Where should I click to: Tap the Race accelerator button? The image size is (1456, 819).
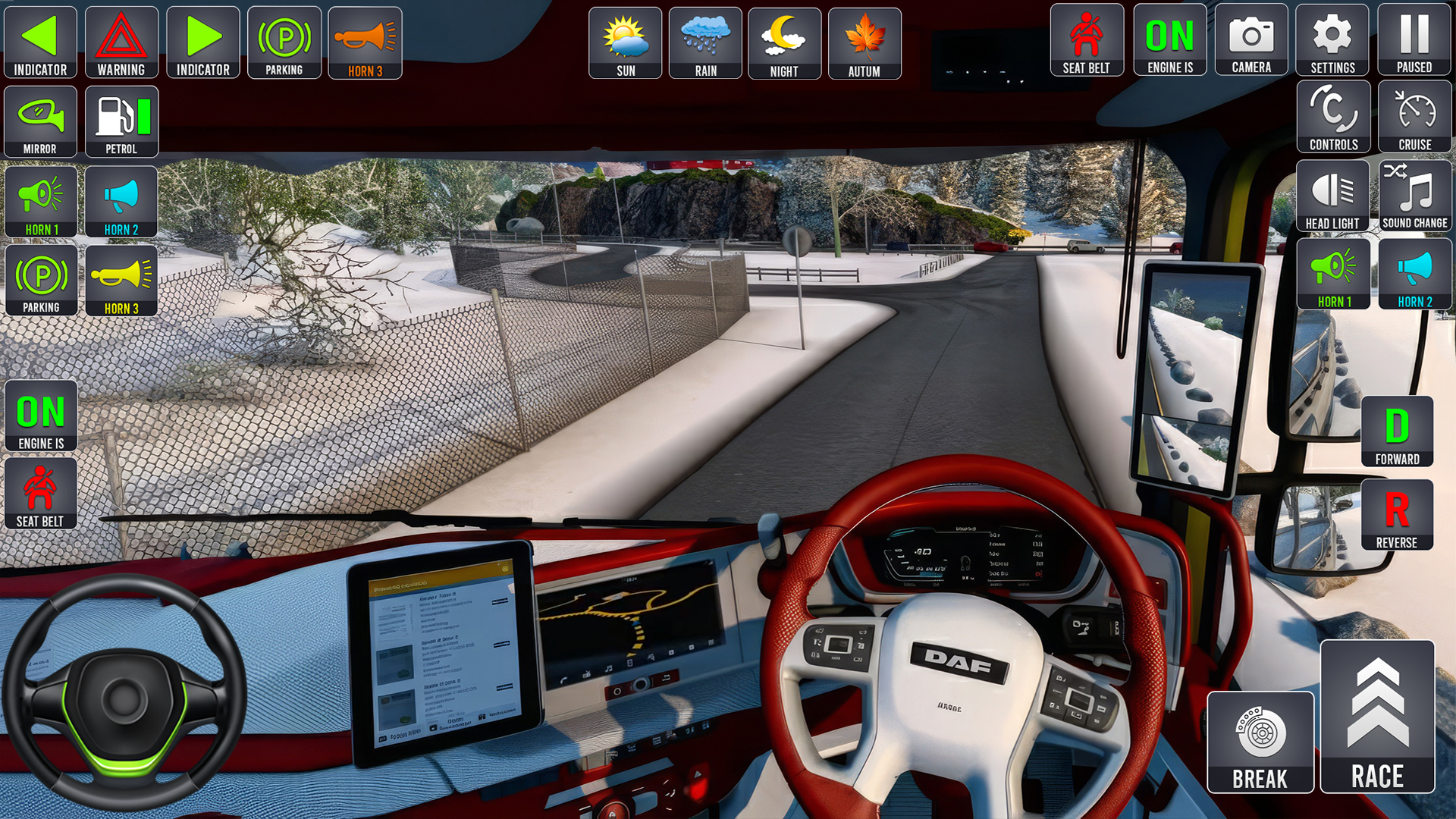coord(1377,717)
